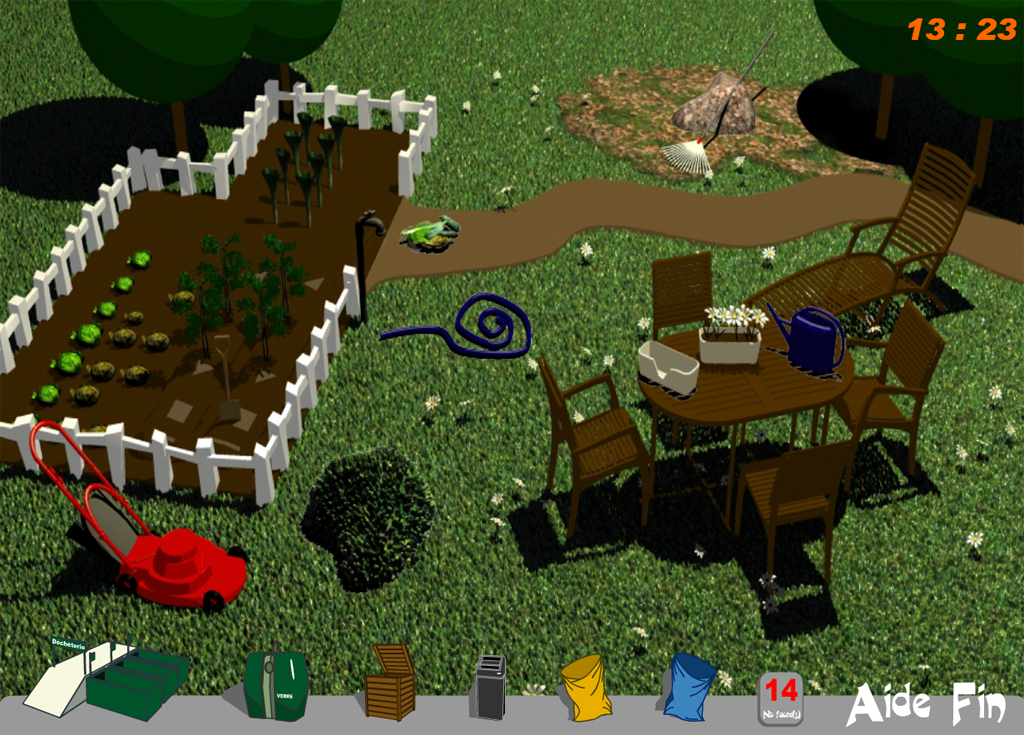
Task: Select the Déchetterie recycling centre bin
Action: 107,679
